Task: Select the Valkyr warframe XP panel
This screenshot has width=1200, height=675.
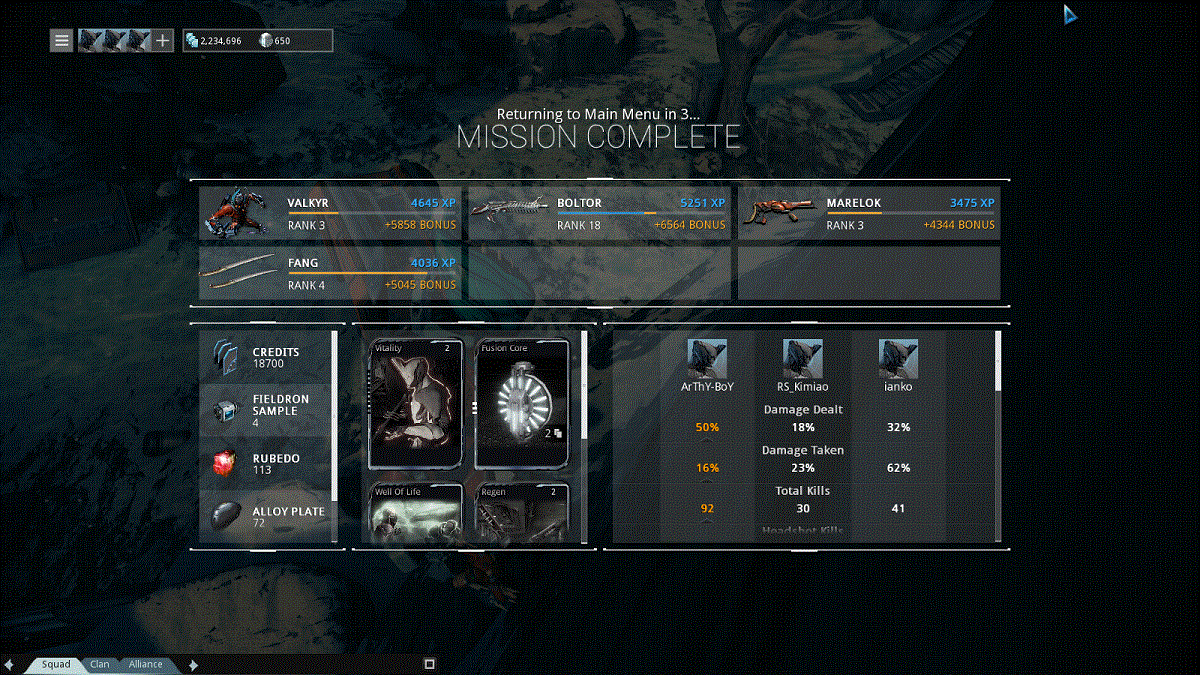Action: (x=330, y=213)
